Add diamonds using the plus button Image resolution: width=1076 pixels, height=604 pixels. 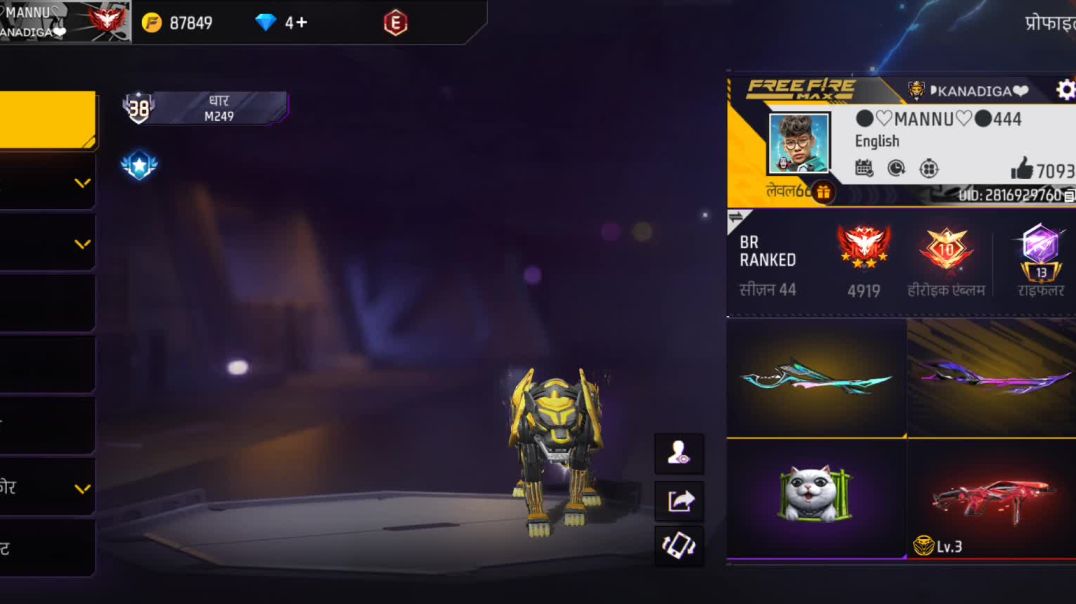click(x=301, y=22)
